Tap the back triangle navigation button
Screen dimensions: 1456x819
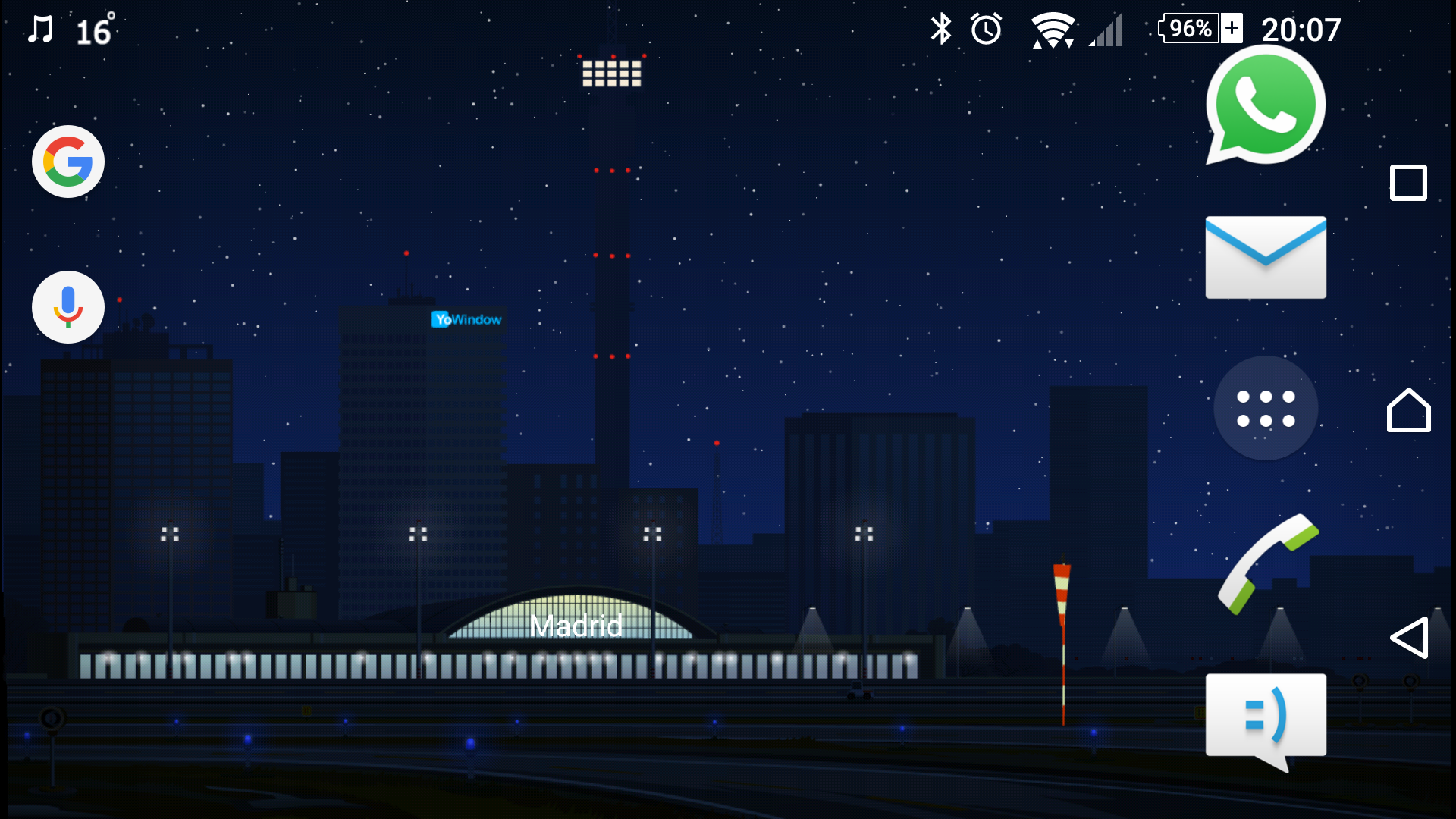[1408, 638]
